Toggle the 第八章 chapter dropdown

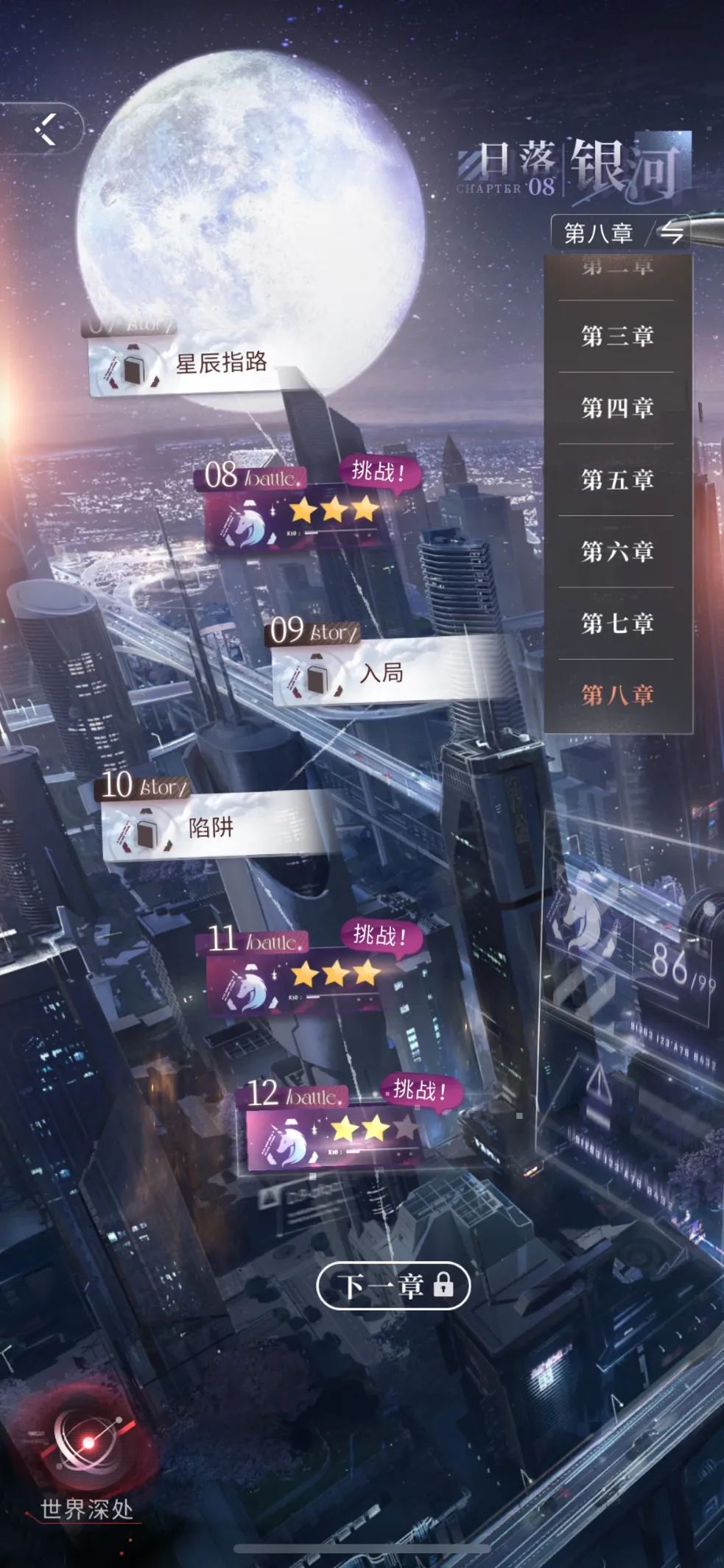coord(621,233)
